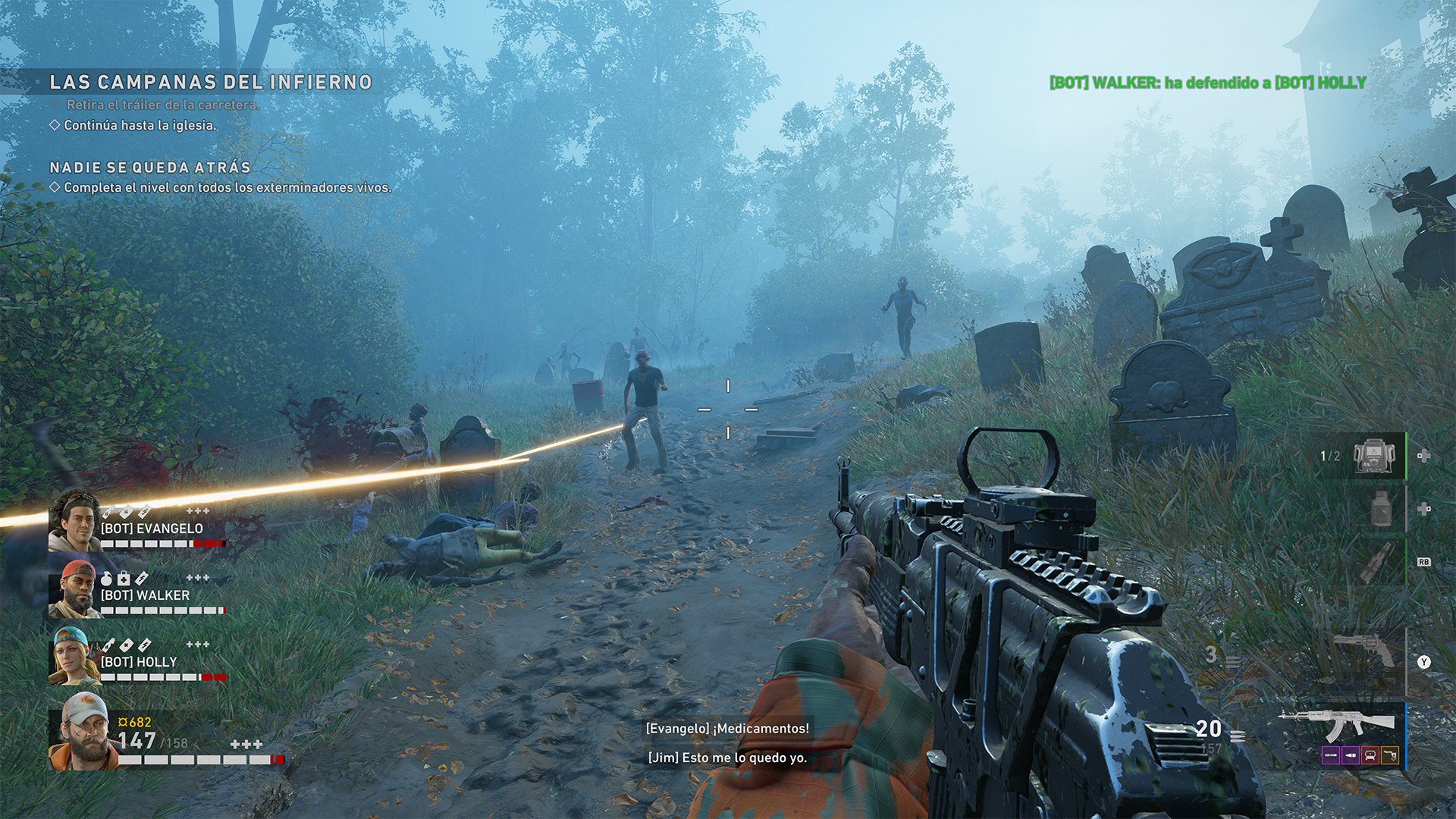Select the 'Continúa hasta la iglesia' objective

[x=140, y=125]
